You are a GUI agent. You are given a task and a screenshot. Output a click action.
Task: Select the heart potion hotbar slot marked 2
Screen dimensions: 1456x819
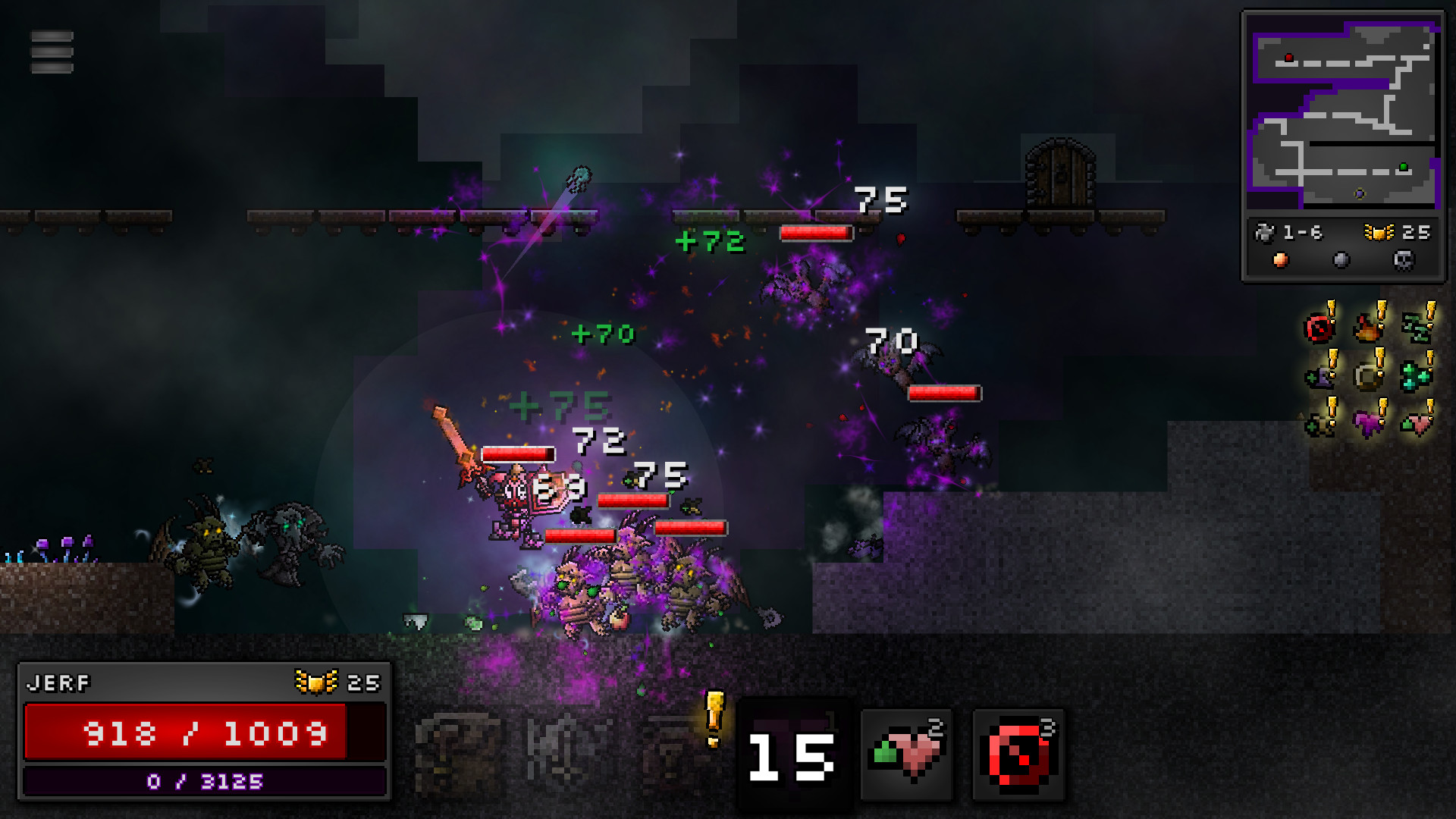908,752
